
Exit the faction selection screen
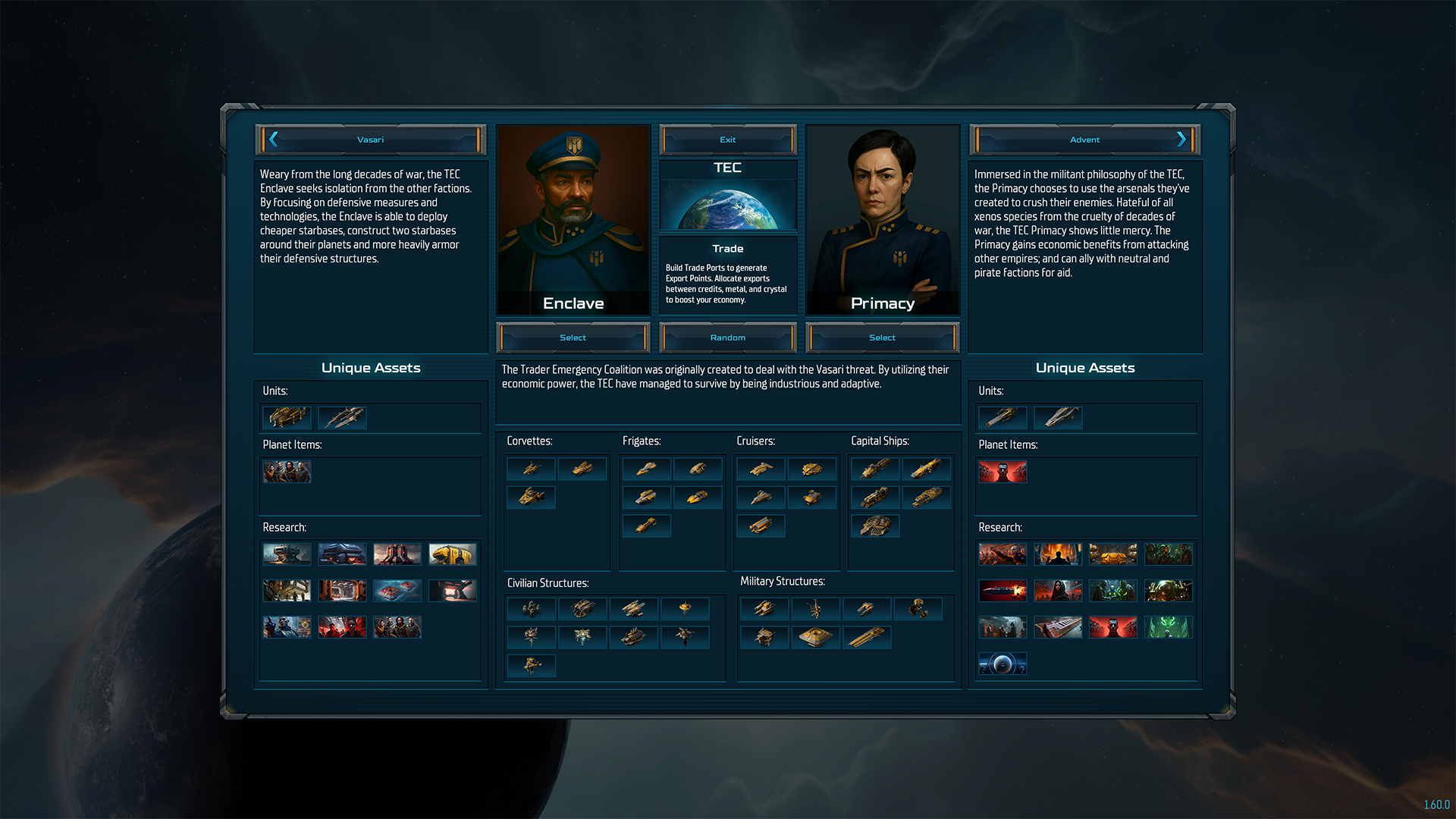[x=727, y=140]
